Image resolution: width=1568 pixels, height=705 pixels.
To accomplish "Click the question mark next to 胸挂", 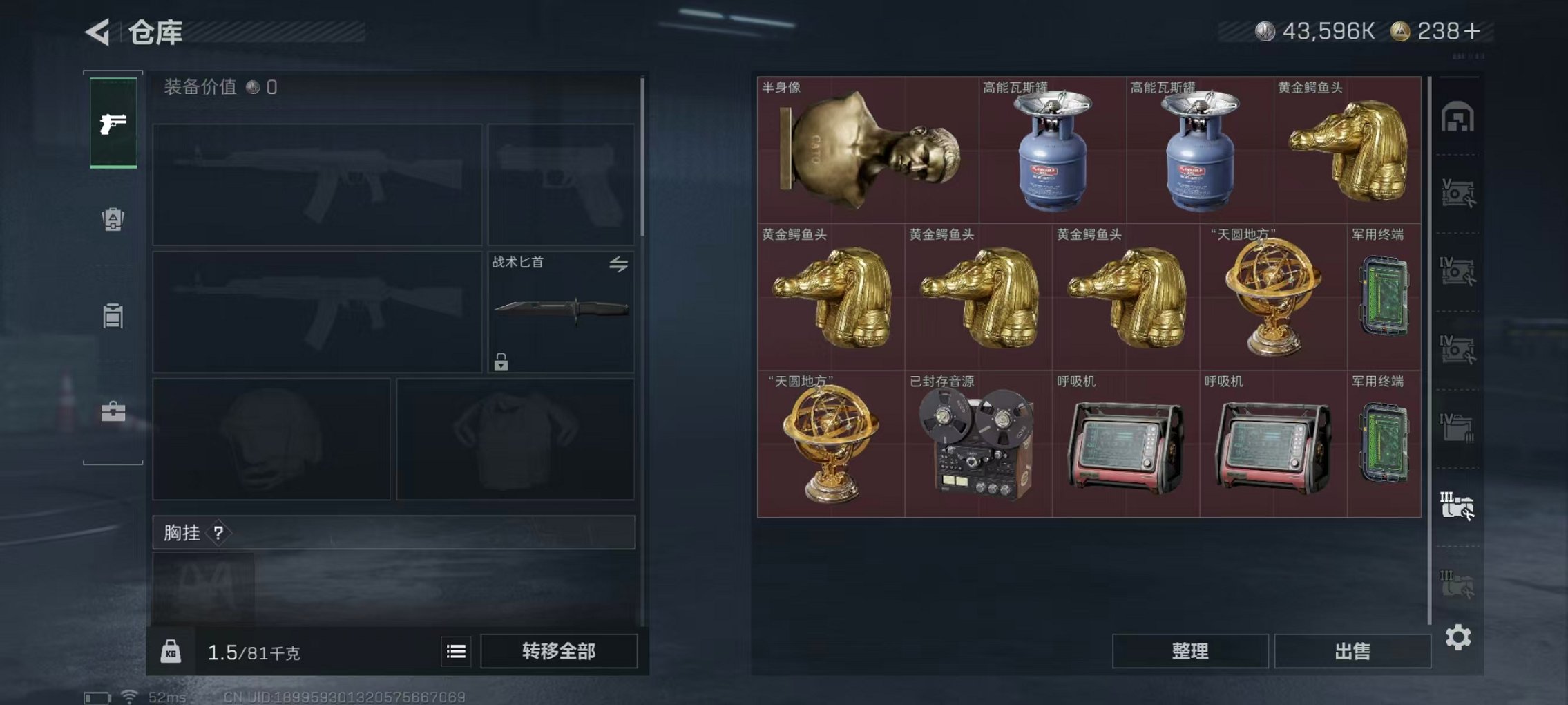I will [220, 534].
